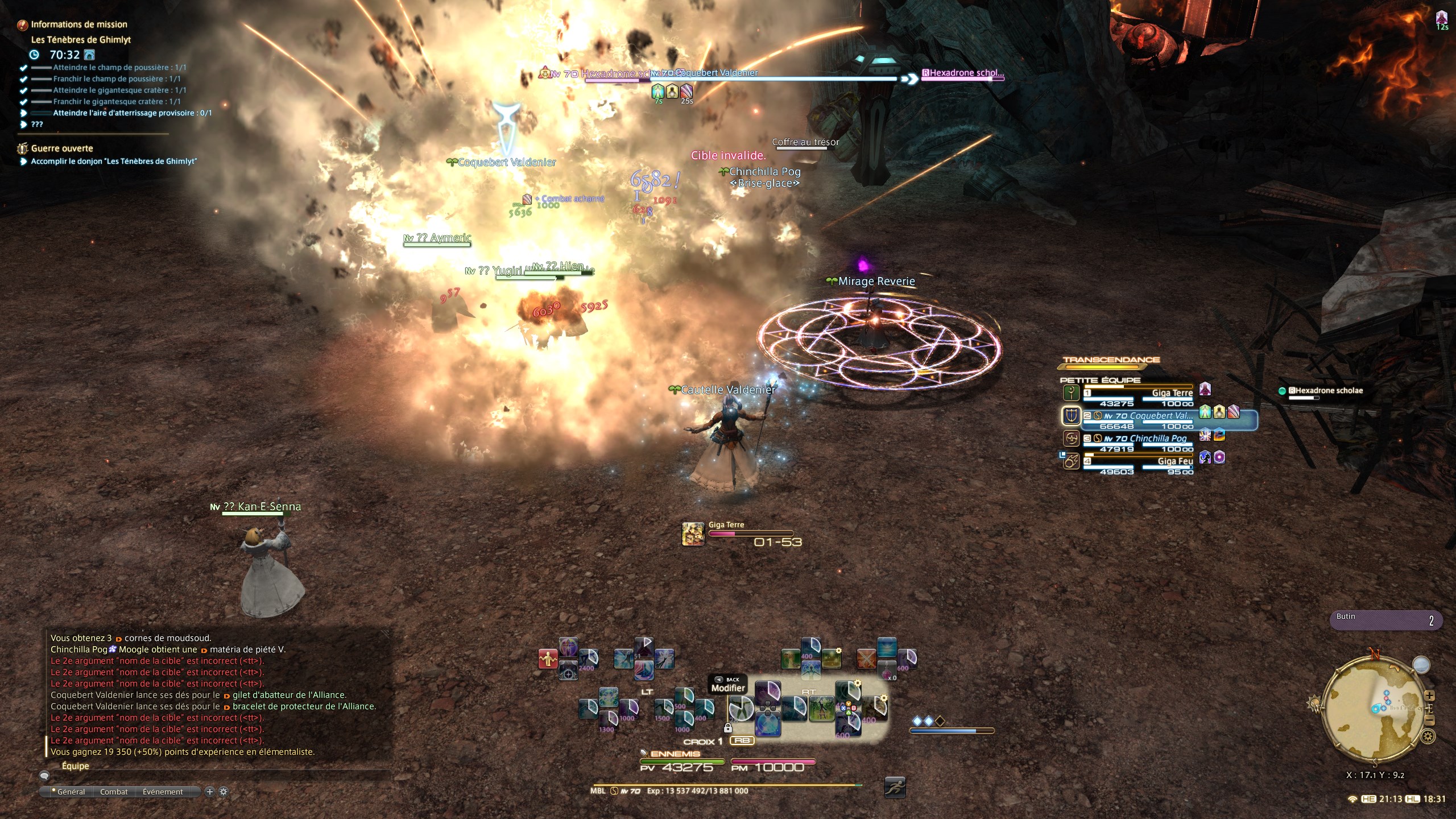Toggle the sprint running-figure icon
The image size is (1456, 819).
pyautogui.click(x=895, y=787)
